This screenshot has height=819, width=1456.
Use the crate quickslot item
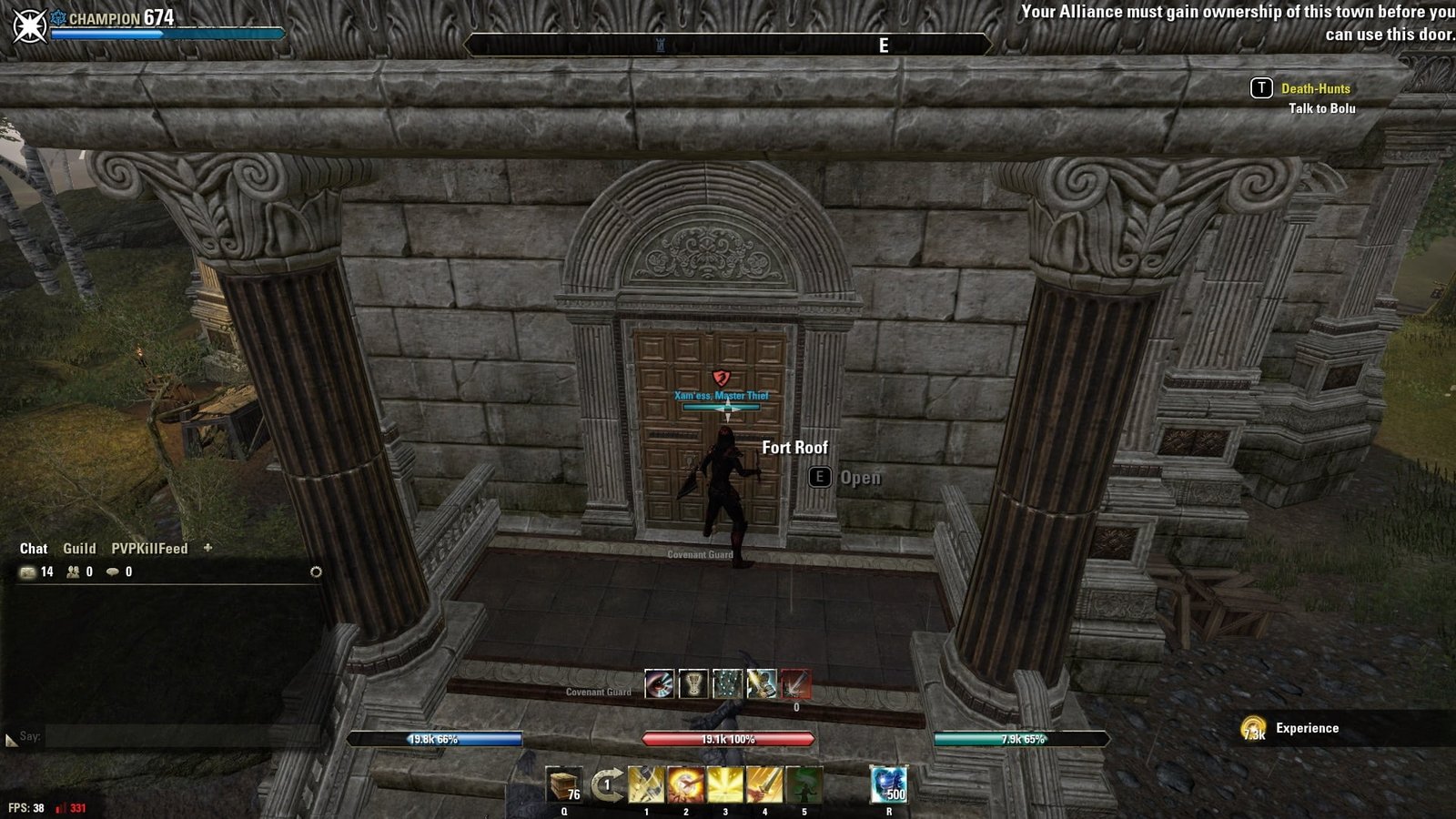[x=564, y=784]
